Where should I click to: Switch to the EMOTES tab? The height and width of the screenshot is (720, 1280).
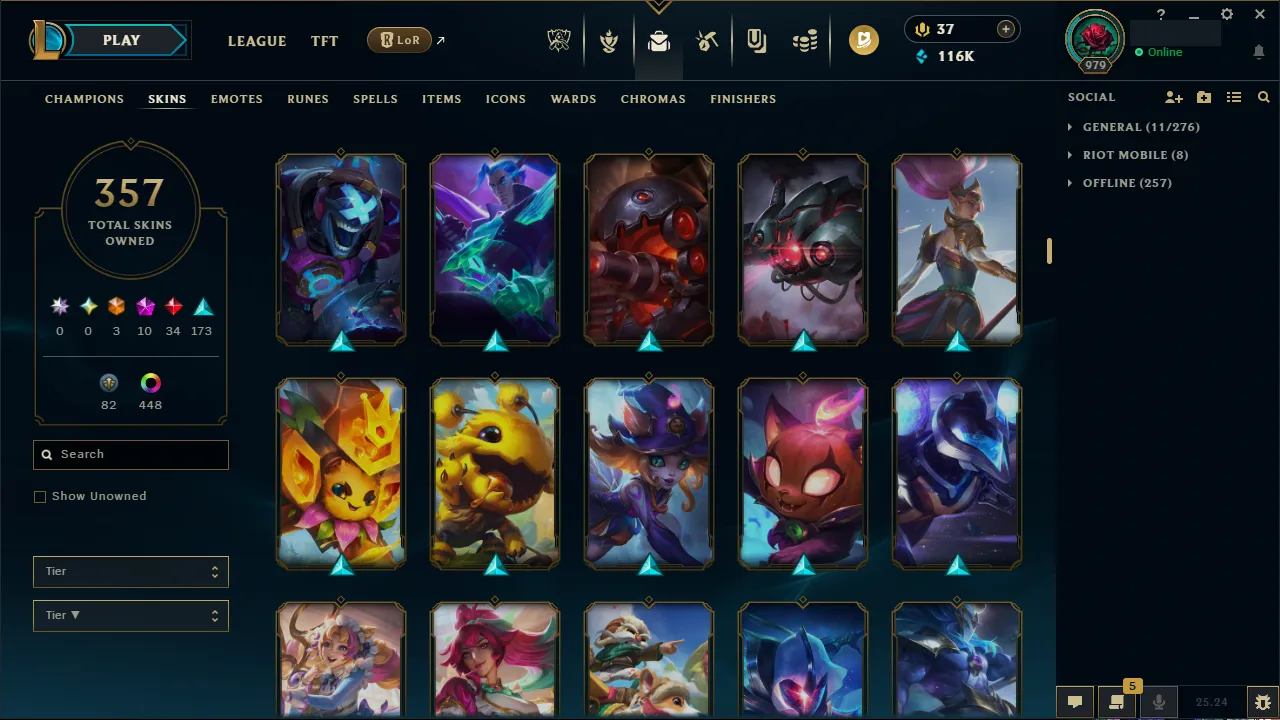(x=236, y=99)
